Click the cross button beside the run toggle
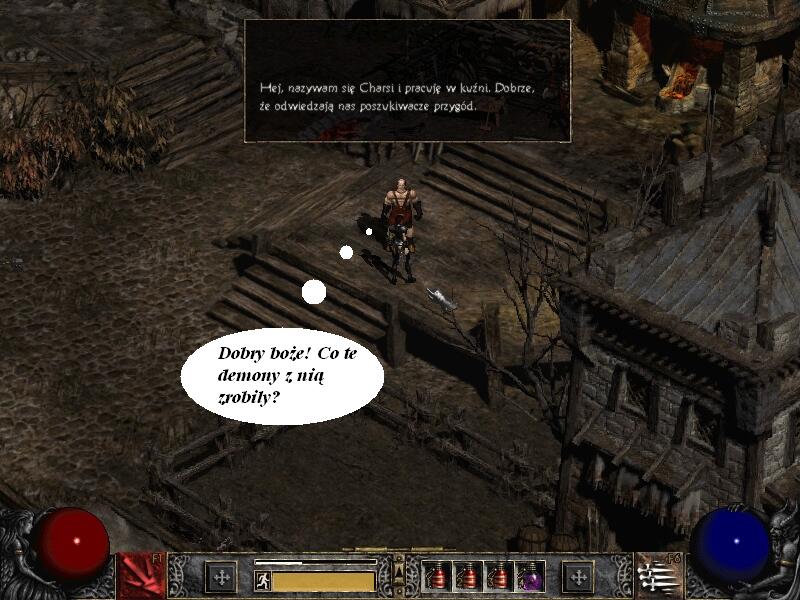 coord(221,577)
